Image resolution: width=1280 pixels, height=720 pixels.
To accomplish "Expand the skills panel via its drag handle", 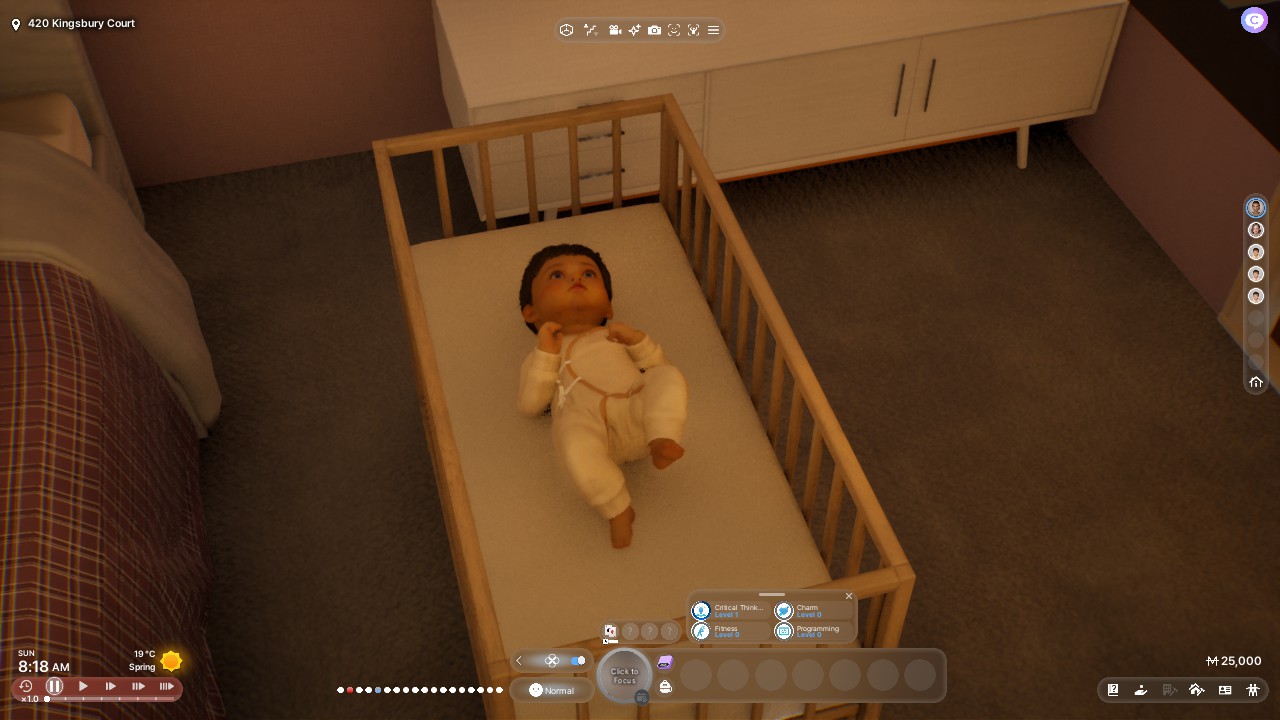I will point(770,594).
